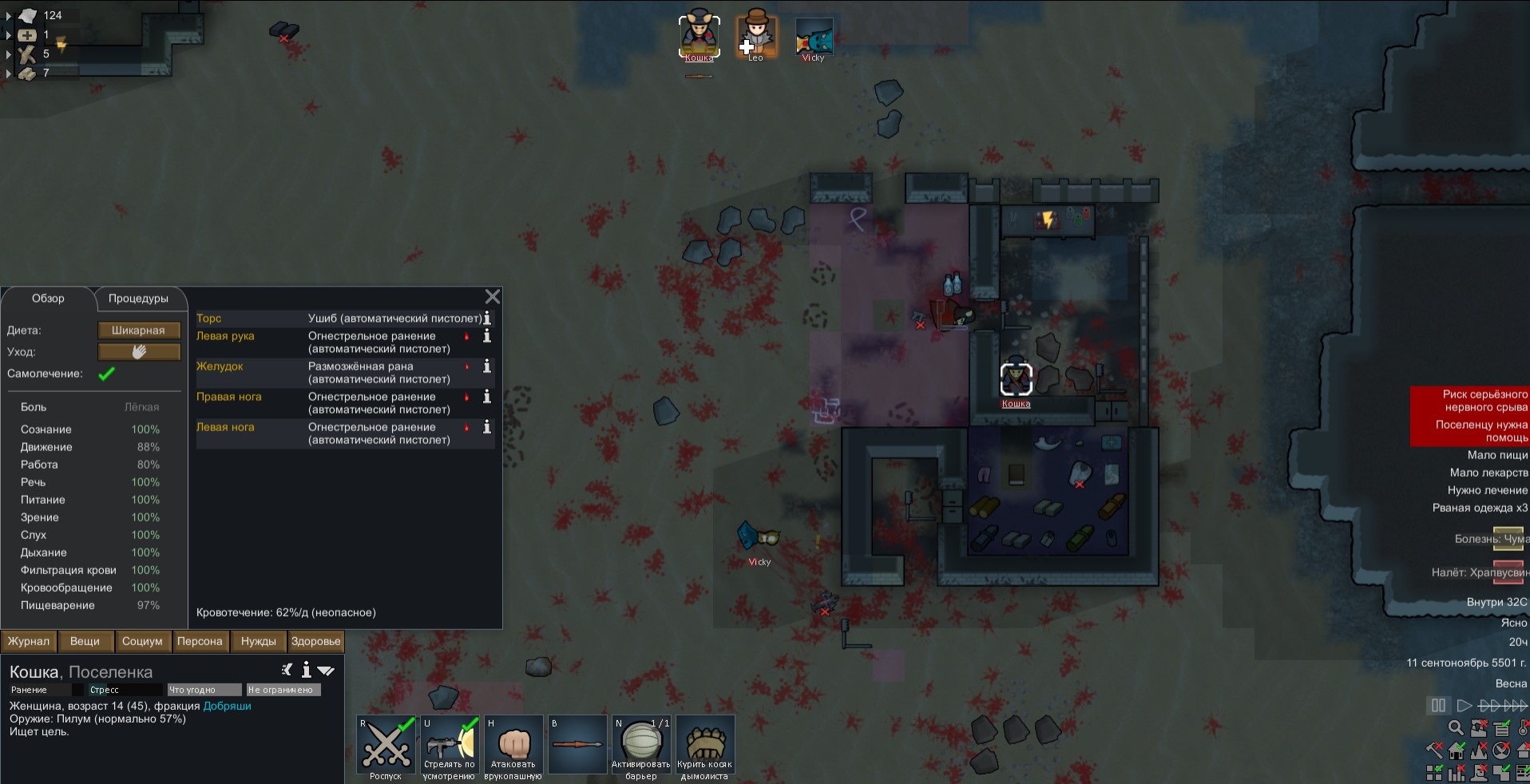1530x784 pixels.
Task: Use Курить косяк дымолиста
Action: [705, 747]
